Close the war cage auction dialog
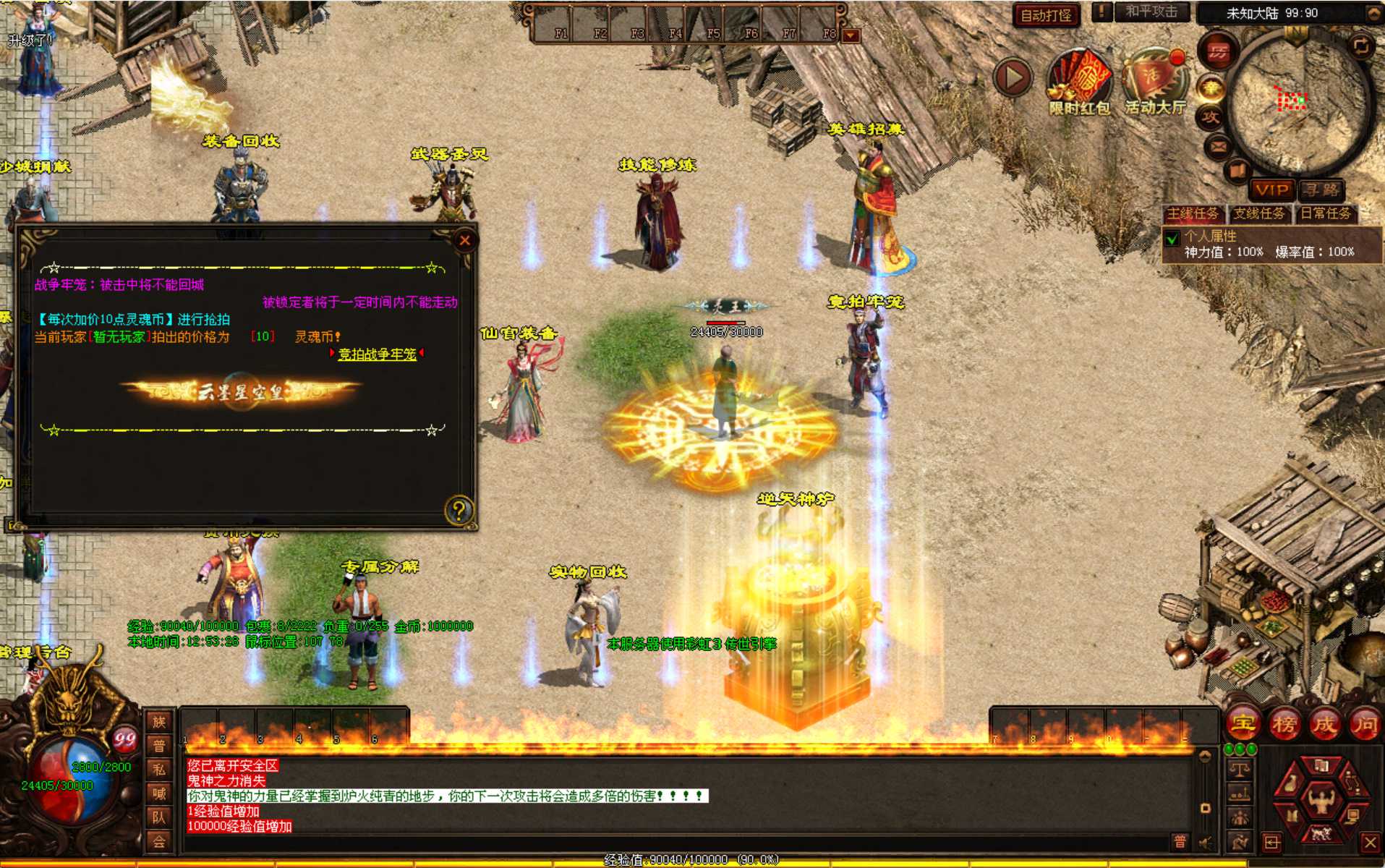 coord(465,240)
